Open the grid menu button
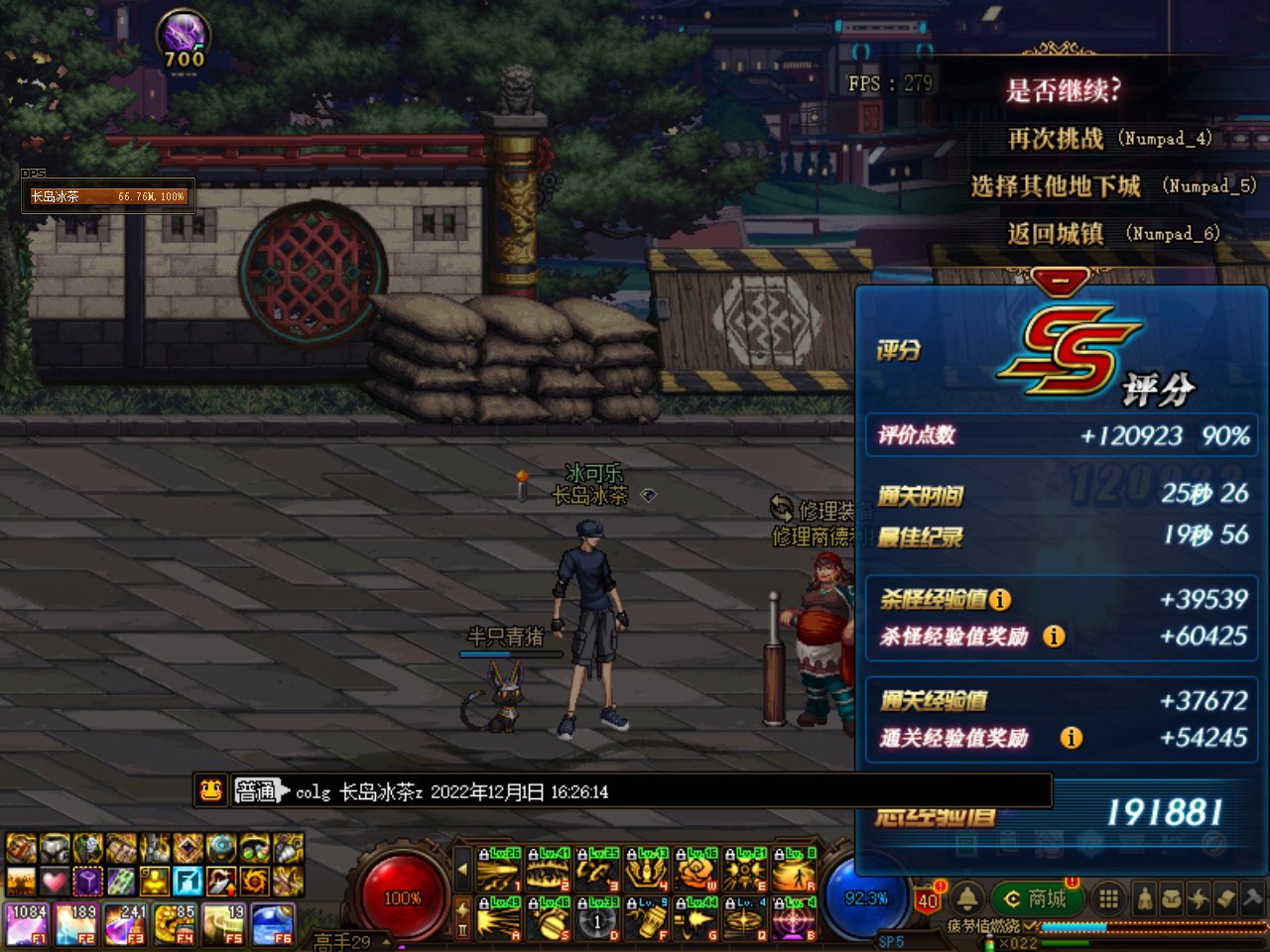The image size is (1270, 952). (1108, 898)
